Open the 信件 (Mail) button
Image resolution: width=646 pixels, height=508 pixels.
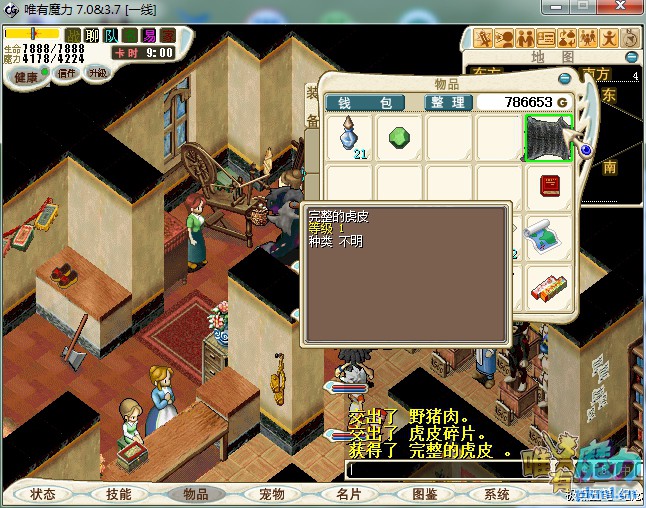68,73
